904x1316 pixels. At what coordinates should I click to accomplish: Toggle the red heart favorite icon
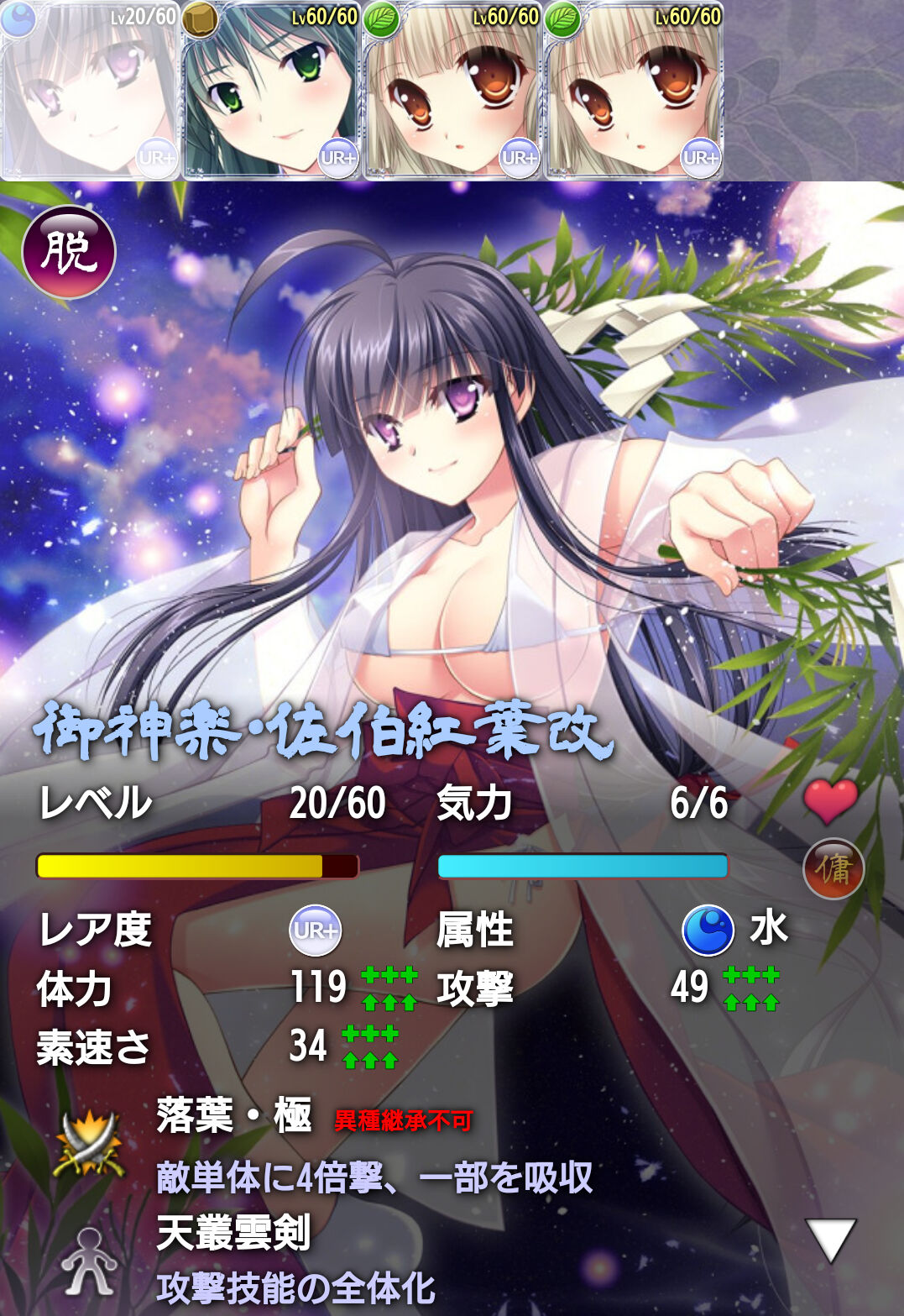(x=830, y=800)
